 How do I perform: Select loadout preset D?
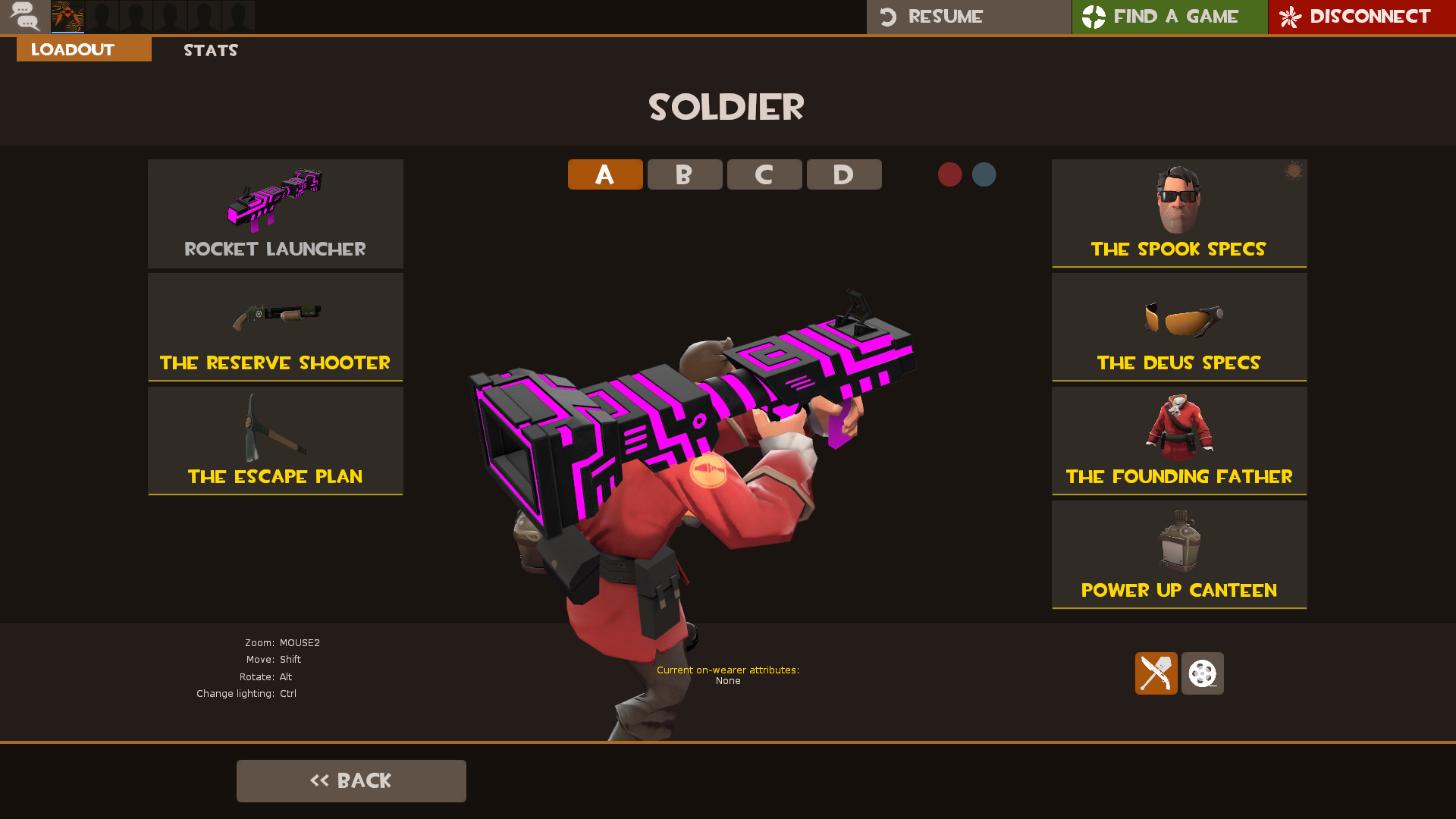tap(843, 174)
